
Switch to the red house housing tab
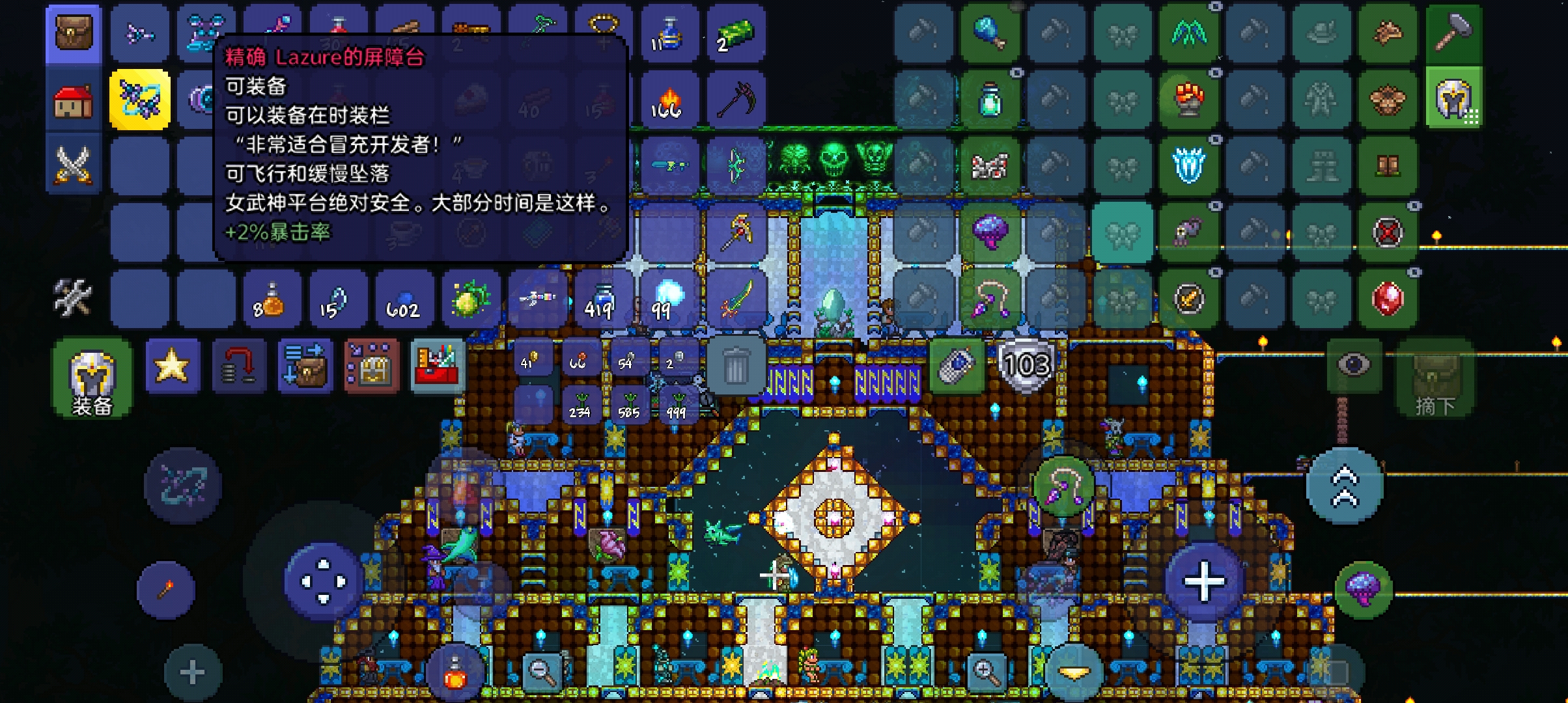[74, 101]
